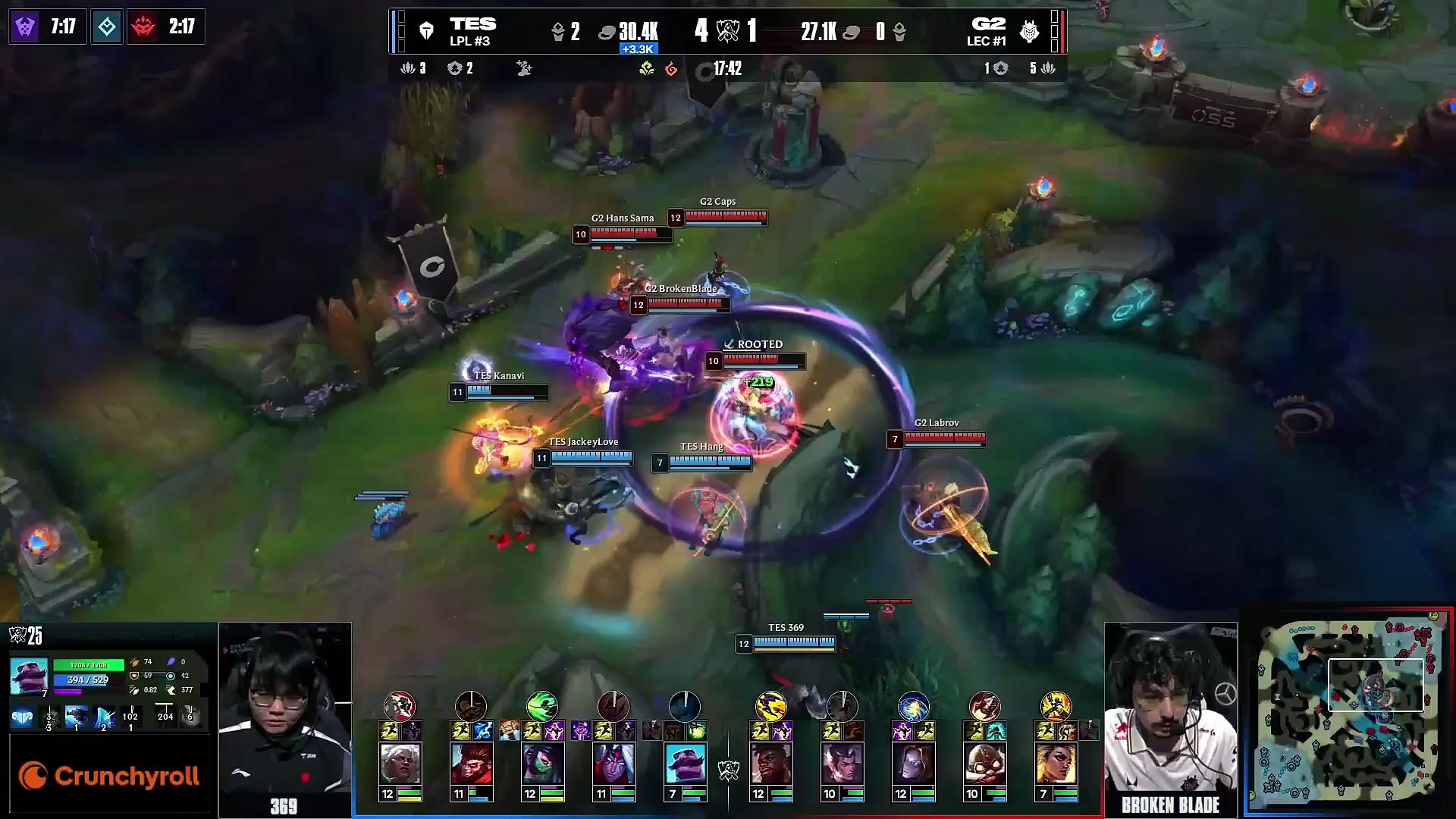Screen dimensions: 1456x819
Task: Select the Braum portrait in the champion bar
Action: tap(685, 764)
